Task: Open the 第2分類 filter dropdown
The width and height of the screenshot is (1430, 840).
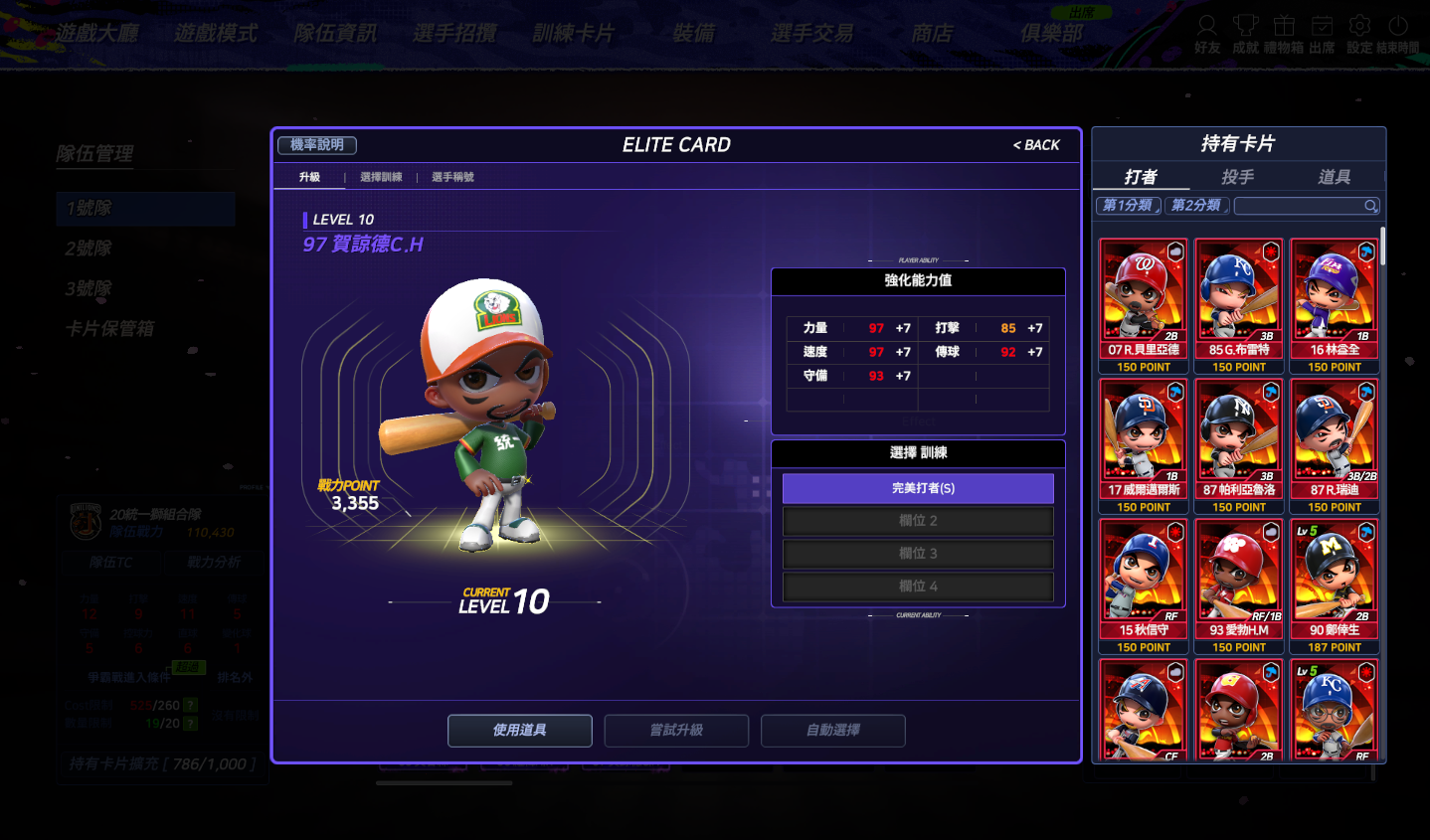Action: (1196, 206)
